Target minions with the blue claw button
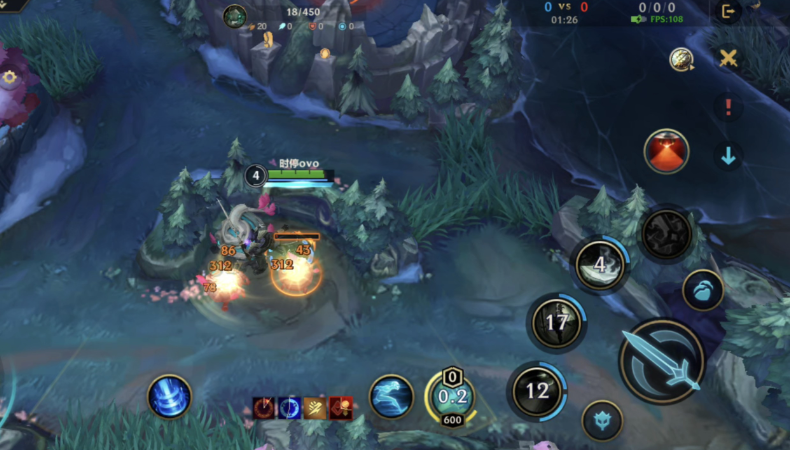 (703, 290)
